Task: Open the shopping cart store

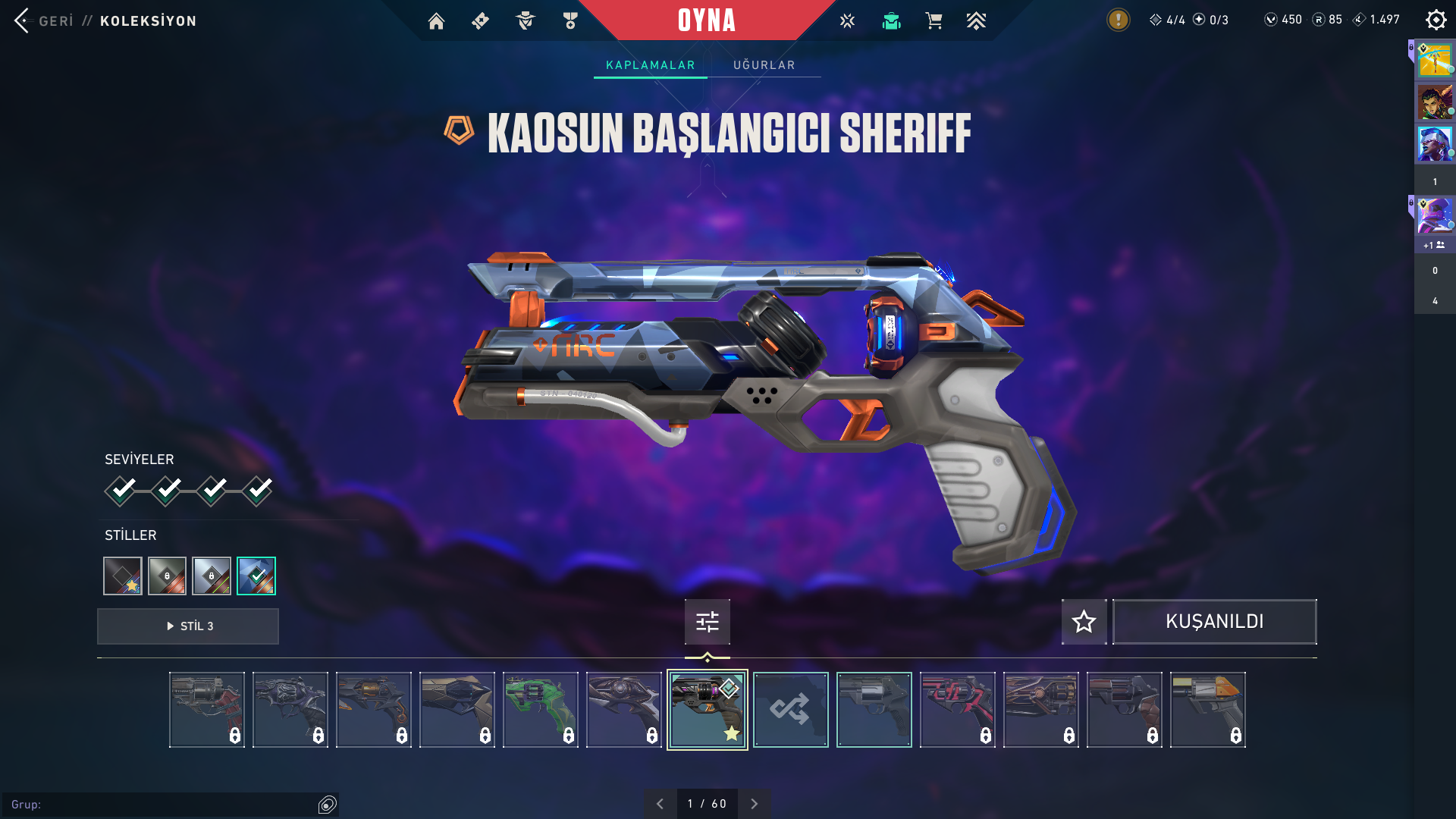Action: [x=934, y=21]
